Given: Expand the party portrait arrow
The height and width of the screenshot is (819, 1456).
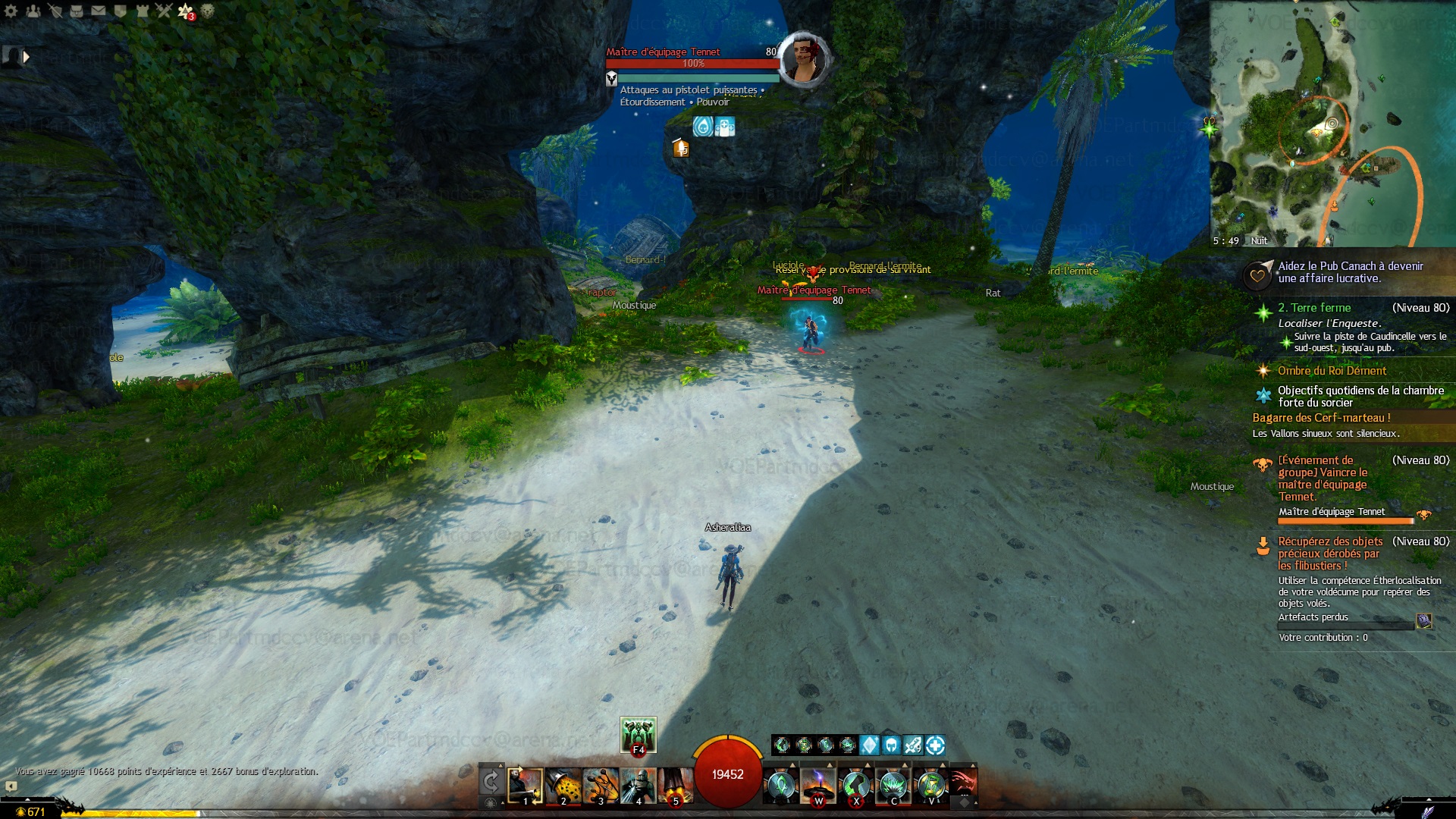Looking at the screenshot, I should pos(27,57).
